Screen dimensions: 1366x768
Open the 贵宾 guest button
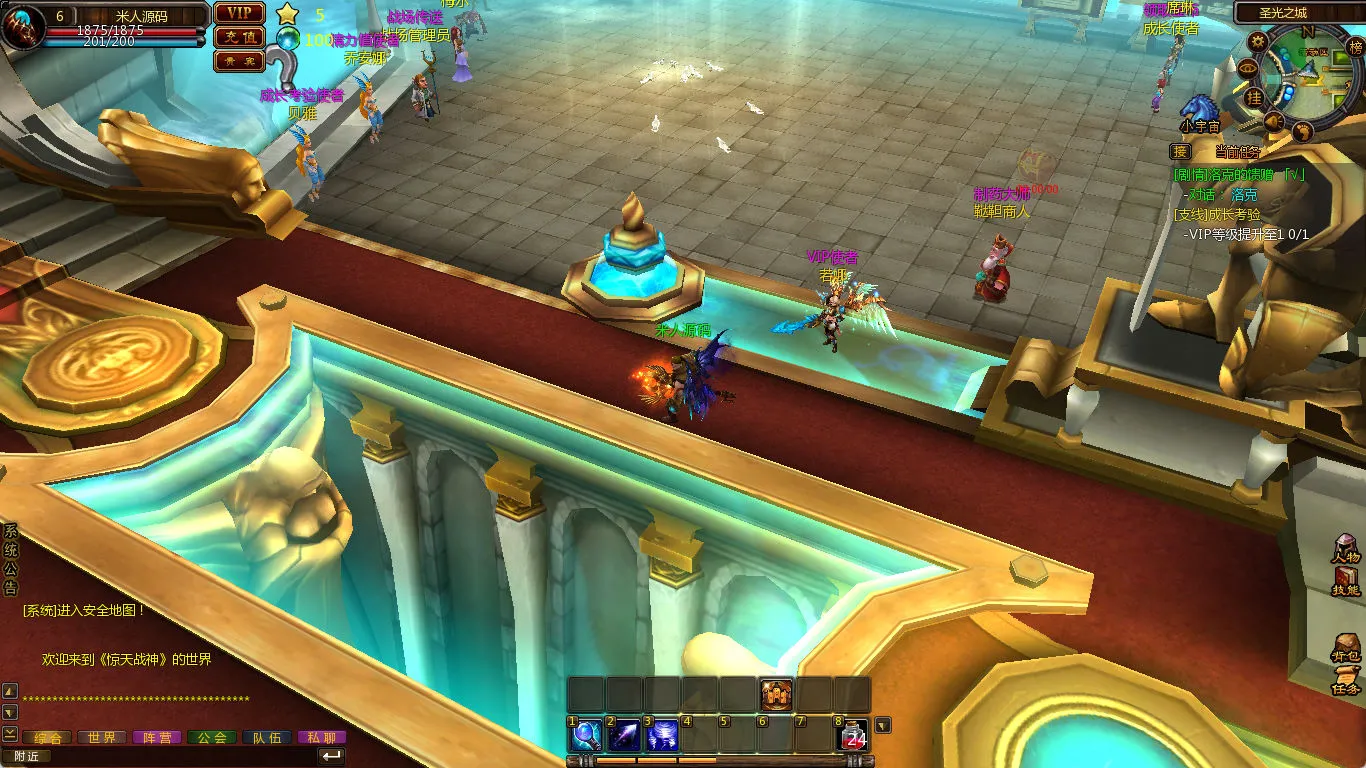(239, 61)
